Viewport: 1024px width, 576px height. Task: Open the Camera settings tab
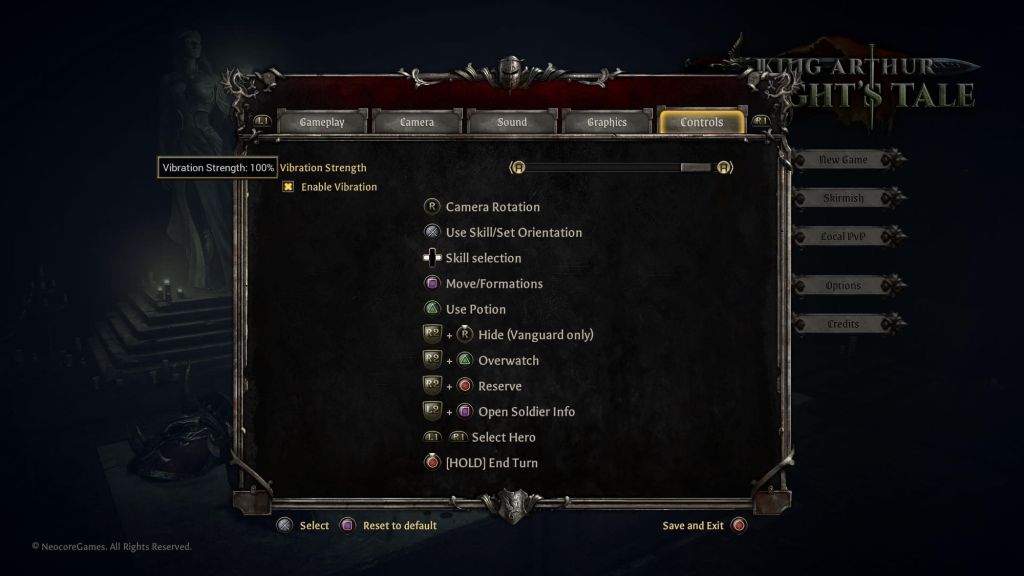coord(417,122)
